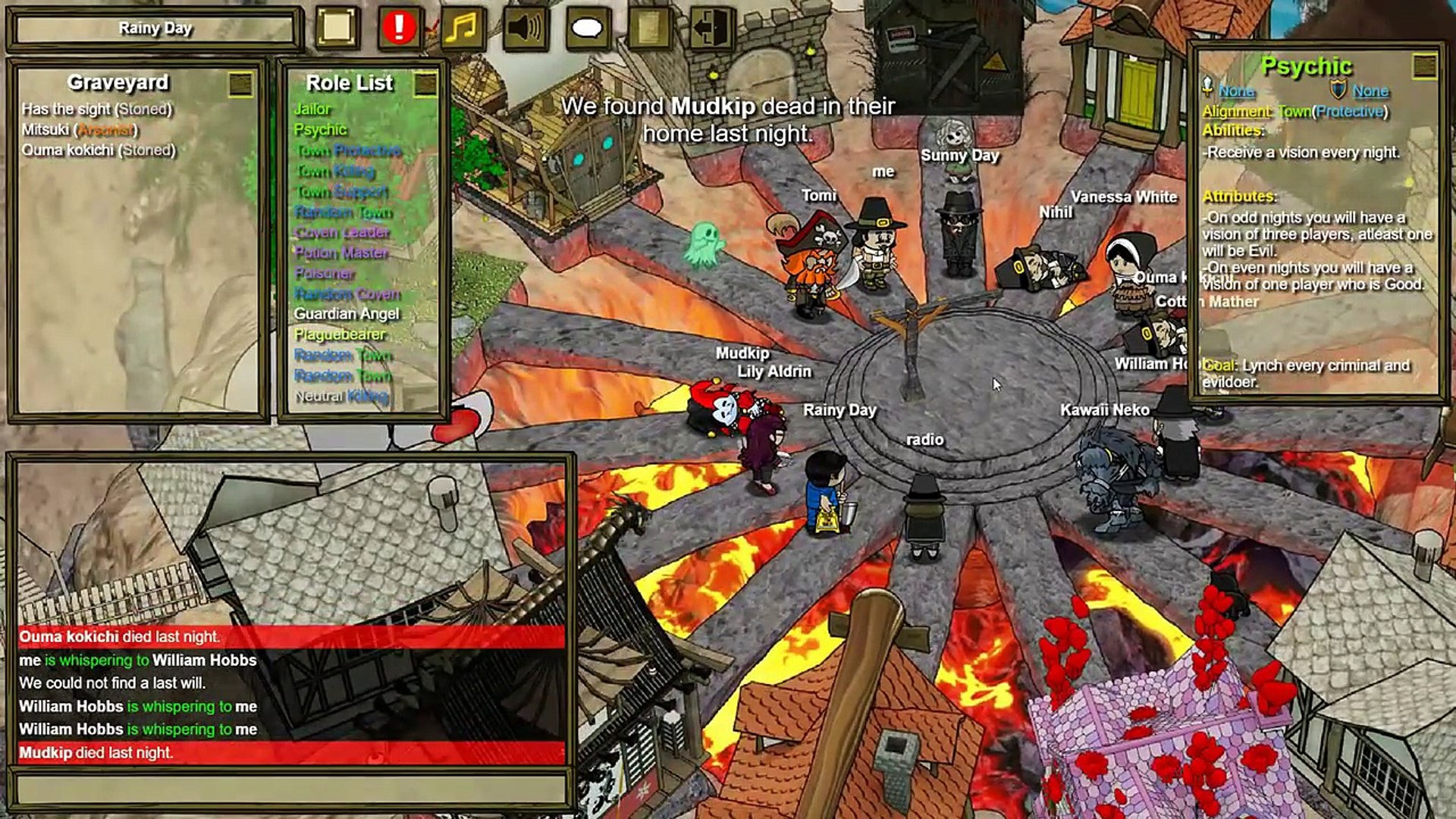Select Mitsuki in the Graveyard list
Image resolution: width=1456 pixels, height=819 pixels.
[80, 130]
